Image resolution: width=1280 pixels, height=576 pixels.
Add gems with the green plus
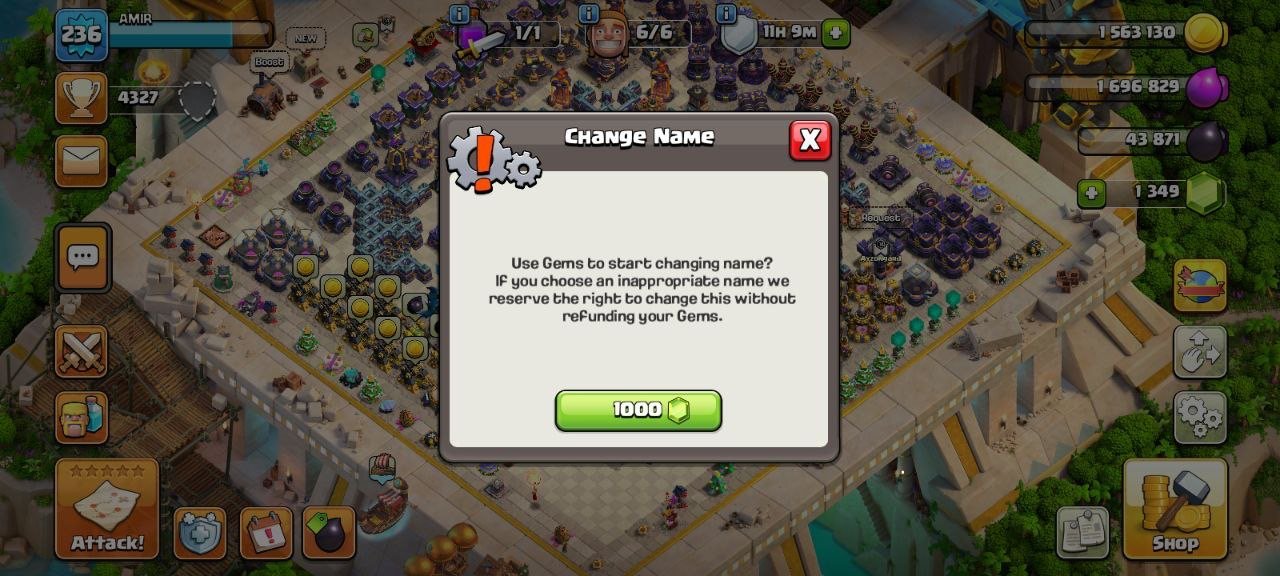[x=1091, y=193]
